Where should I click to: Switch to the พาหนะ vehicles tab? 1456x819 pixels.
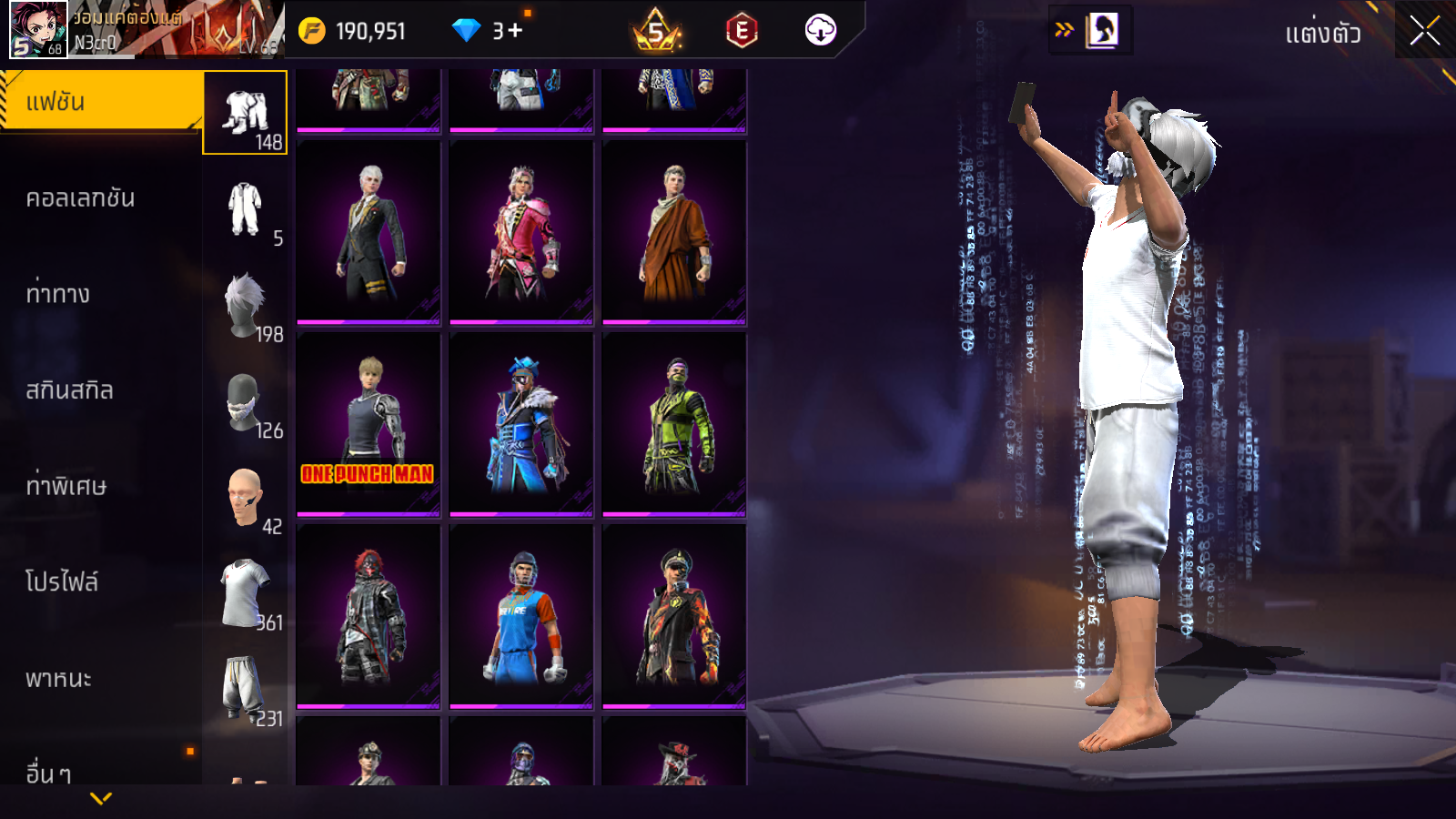coord(58,679)
